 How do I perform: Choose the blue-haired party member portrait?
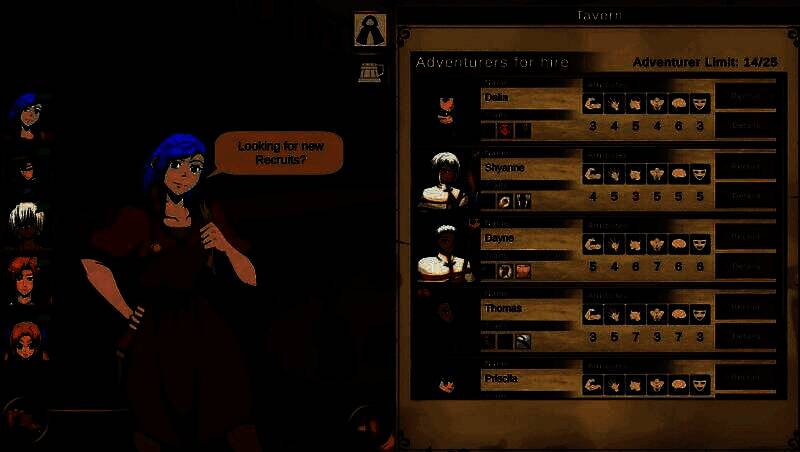[27, 113]
